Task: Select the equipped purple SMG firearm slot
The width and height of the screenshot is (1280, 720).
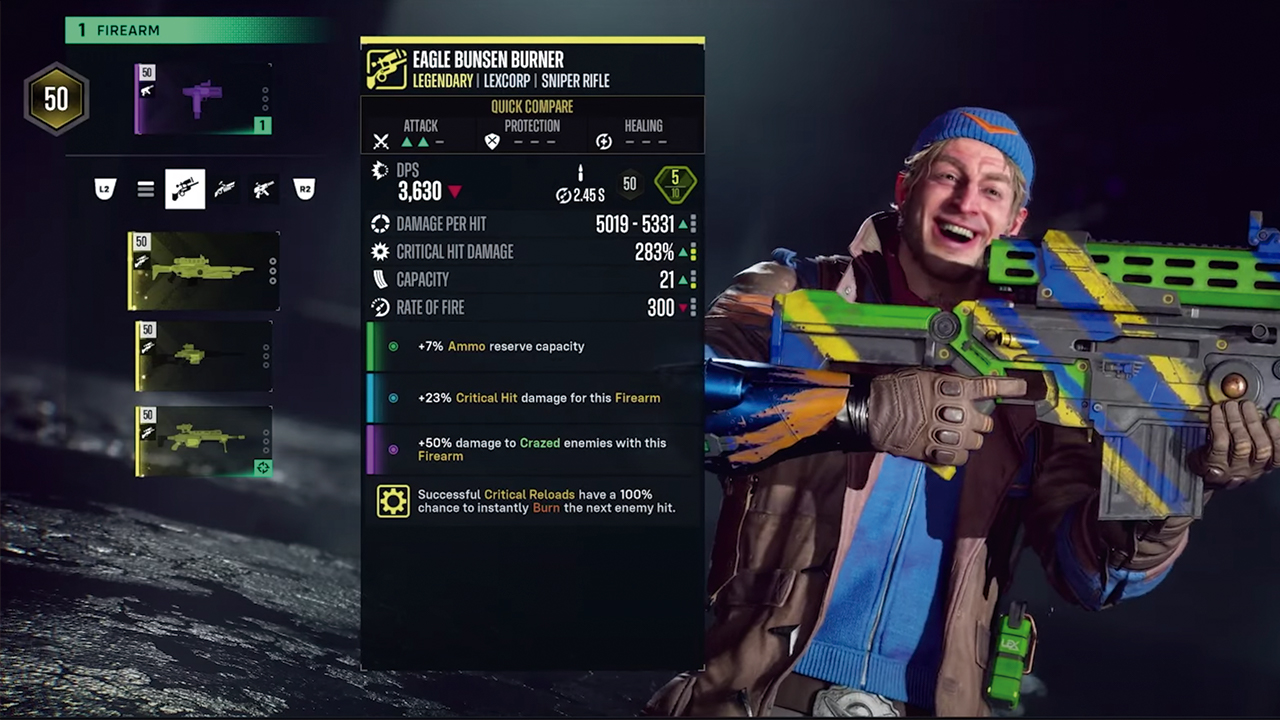Action: point(203,99)
